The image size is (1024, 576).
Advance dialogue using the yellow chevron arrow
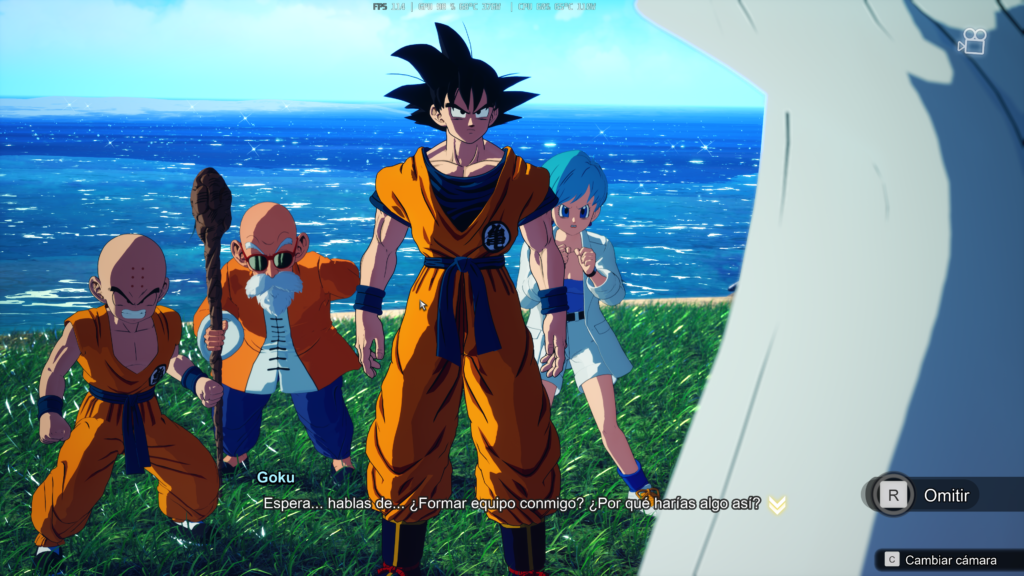click(777, 505)
